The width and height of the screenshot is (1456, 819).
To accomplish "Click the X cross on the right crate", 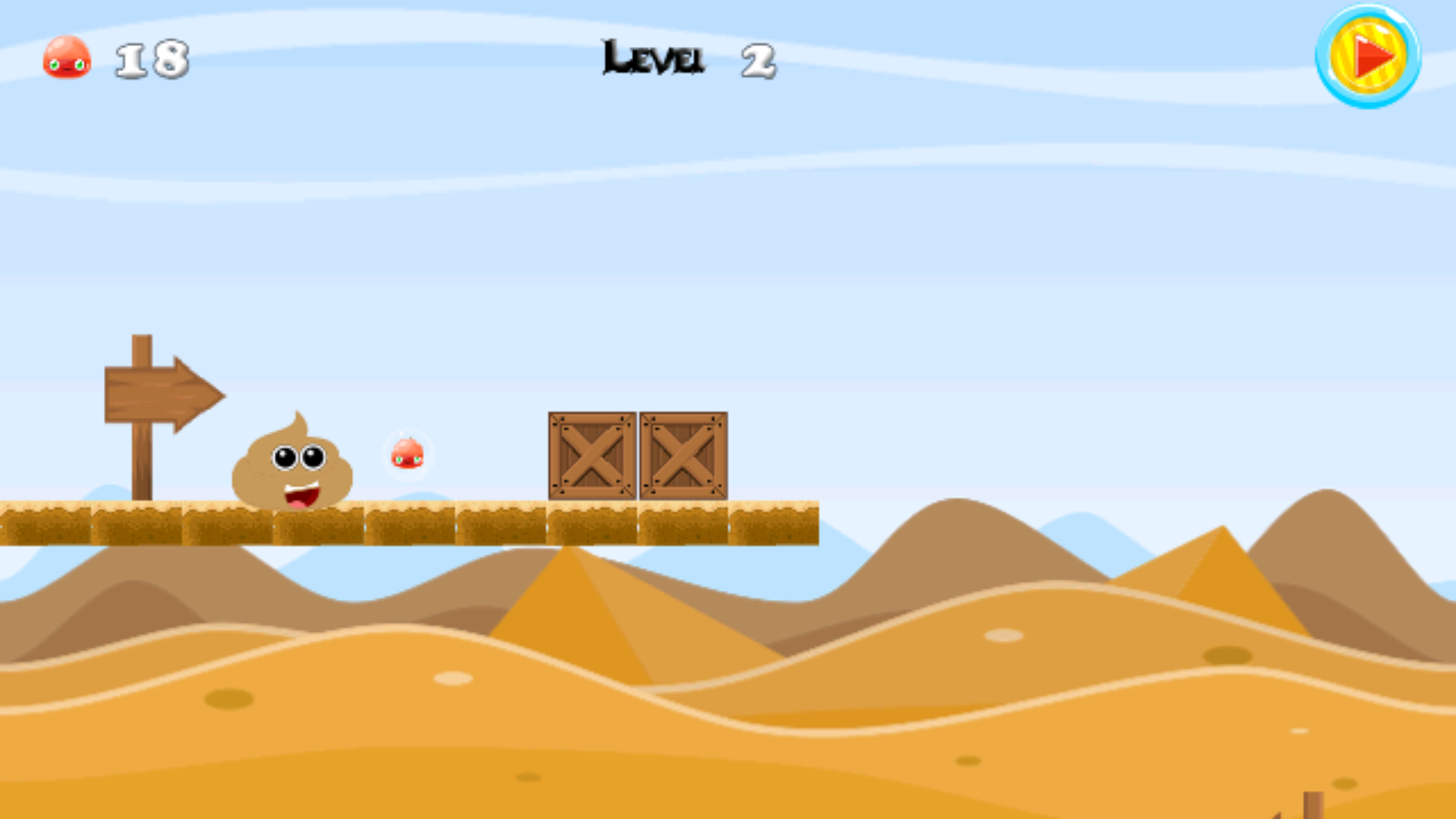I will (683, 457).
